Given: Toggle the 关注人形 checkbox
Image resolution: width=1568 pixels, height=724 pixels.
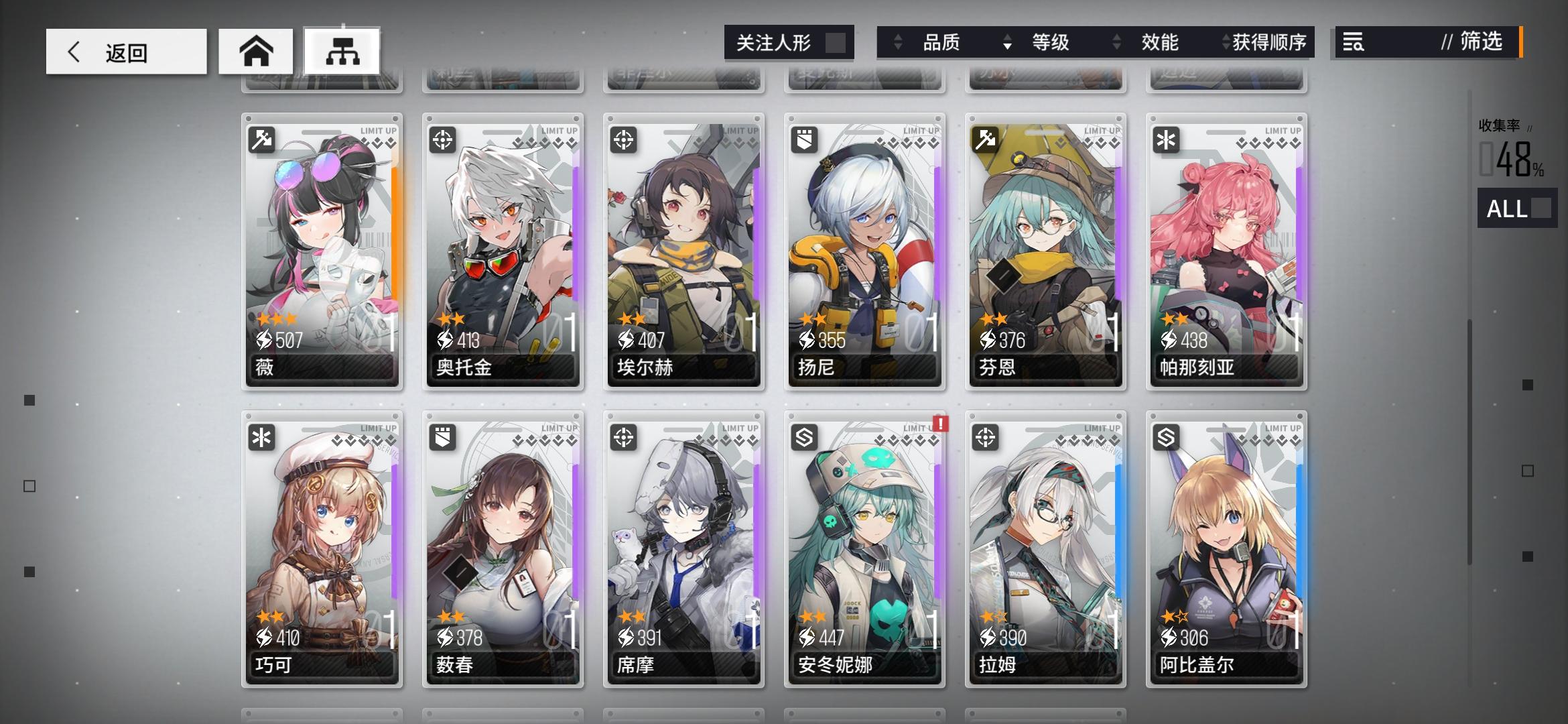Looking at the screenshot, I should (x=831, y=42).
